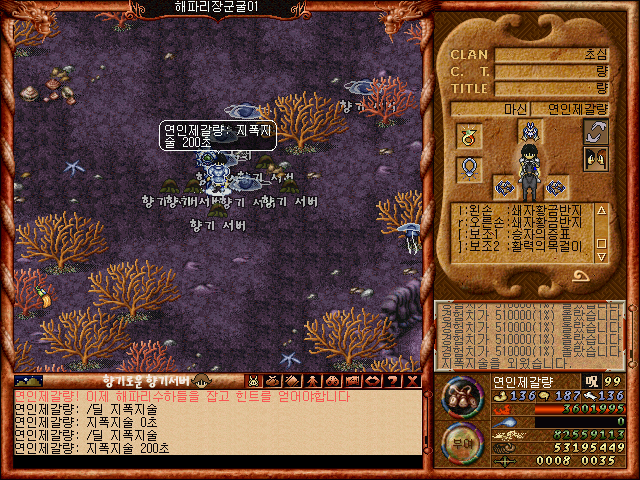The width and height of the screenshot is (640, 480).
Task: Open the two-faces portrait button
Action: coord(596,157)
